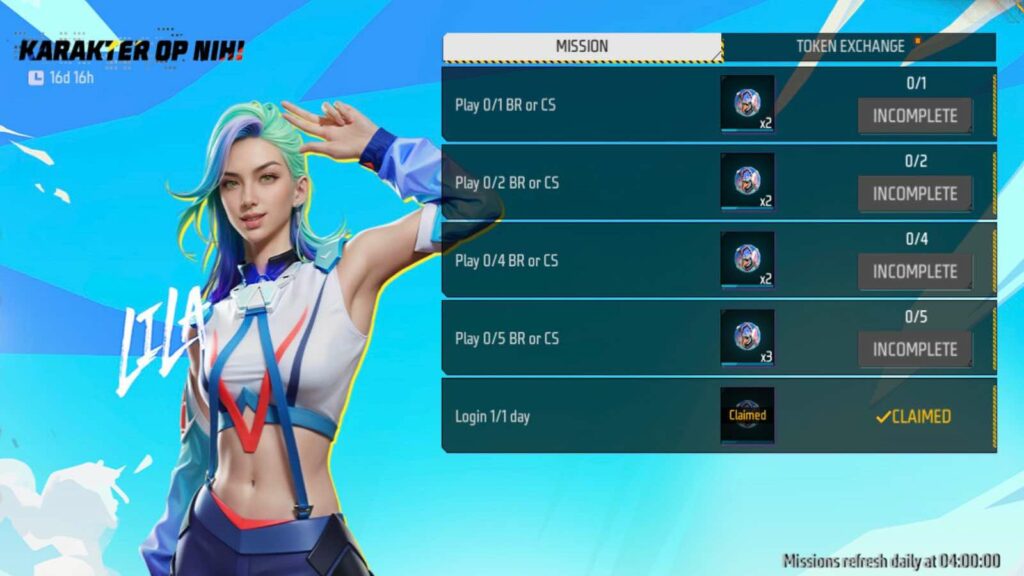Inspect the Play 0/2 mission reward icon
Screen dimensions: 1024x576
tap(747, 181)
